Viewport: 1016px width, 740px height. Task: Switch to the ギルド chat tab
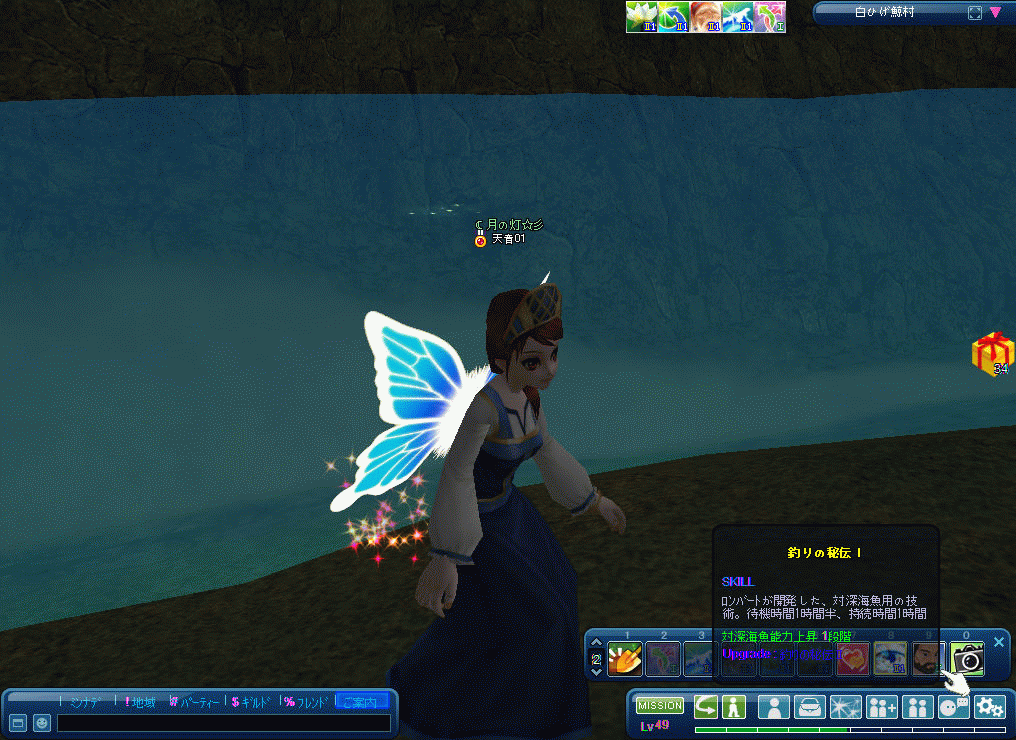(251, 702)
